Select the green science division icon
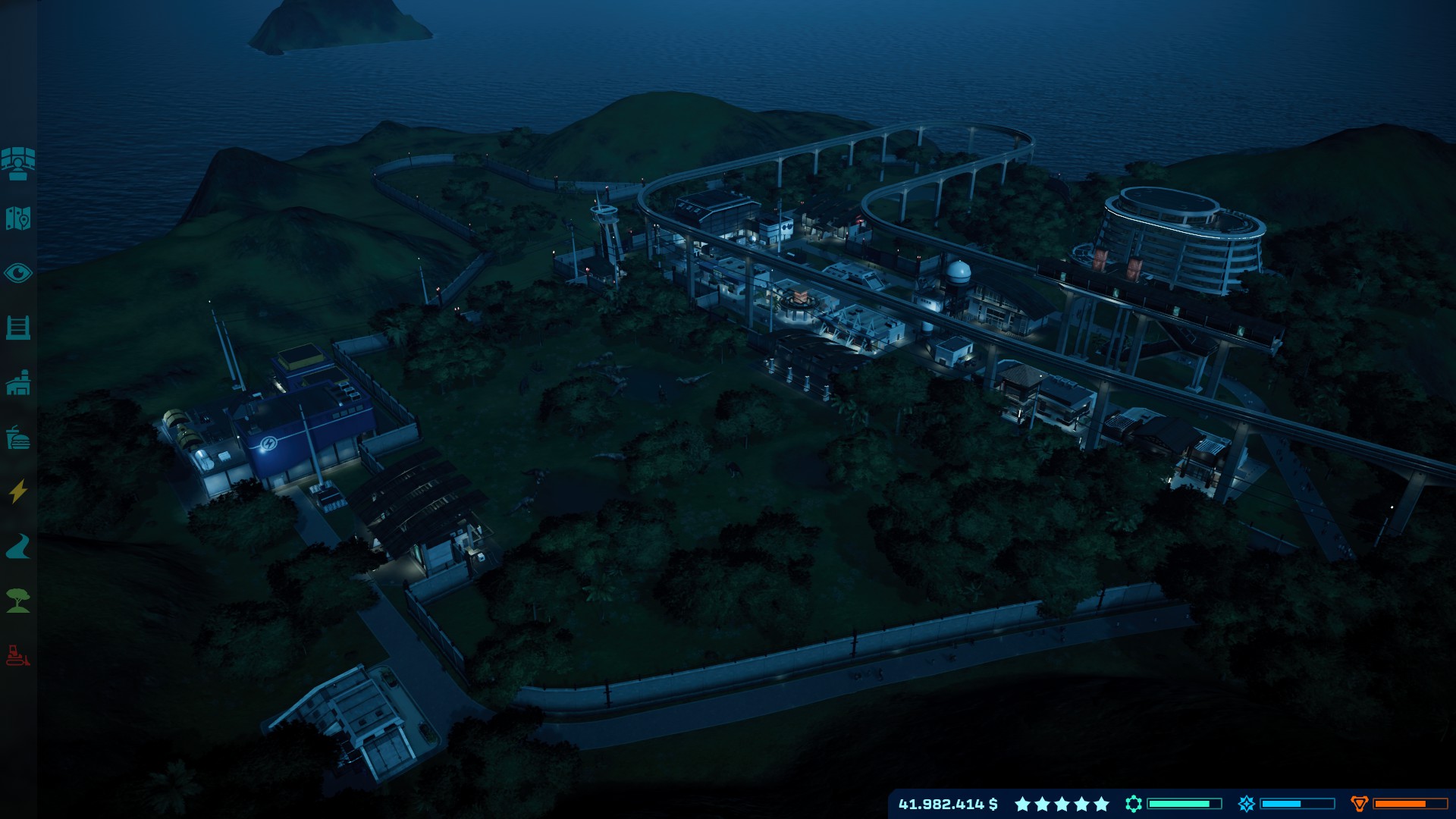Screen dimensions: 1456x819 [1134, 804]
